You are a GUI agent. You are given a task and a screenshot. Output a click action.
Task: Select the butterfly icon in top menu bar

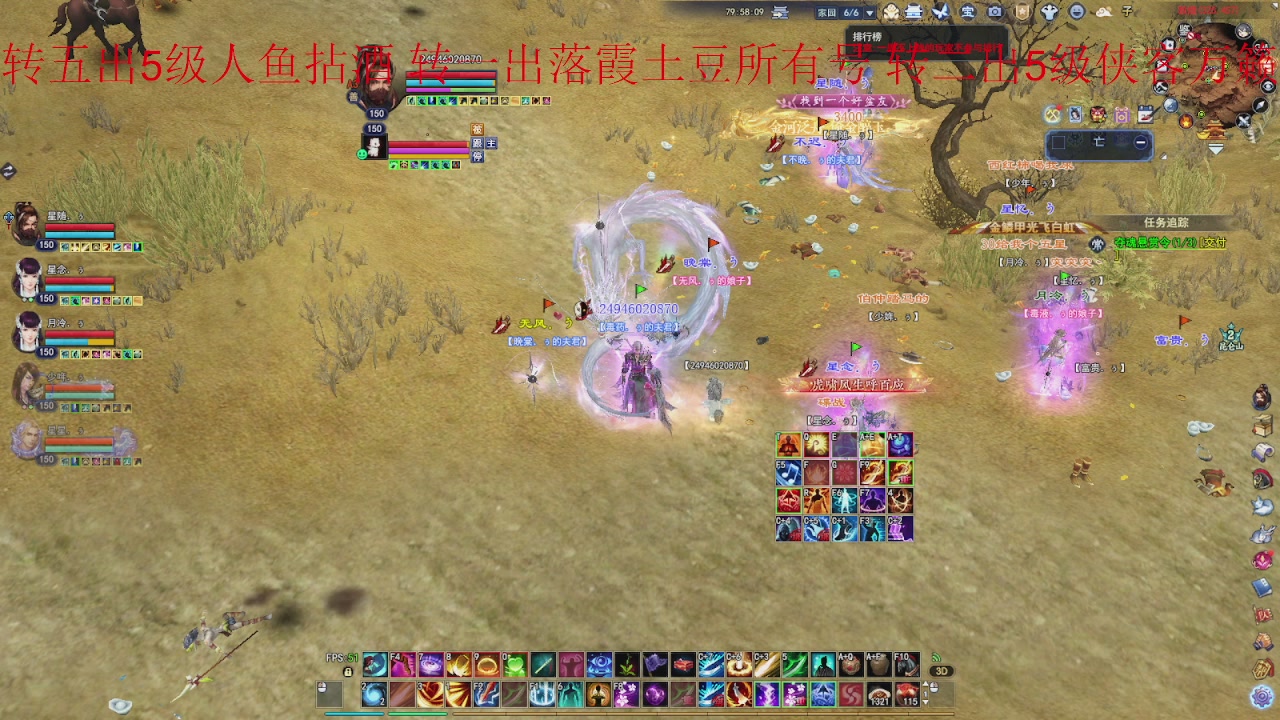coord(941,12)
